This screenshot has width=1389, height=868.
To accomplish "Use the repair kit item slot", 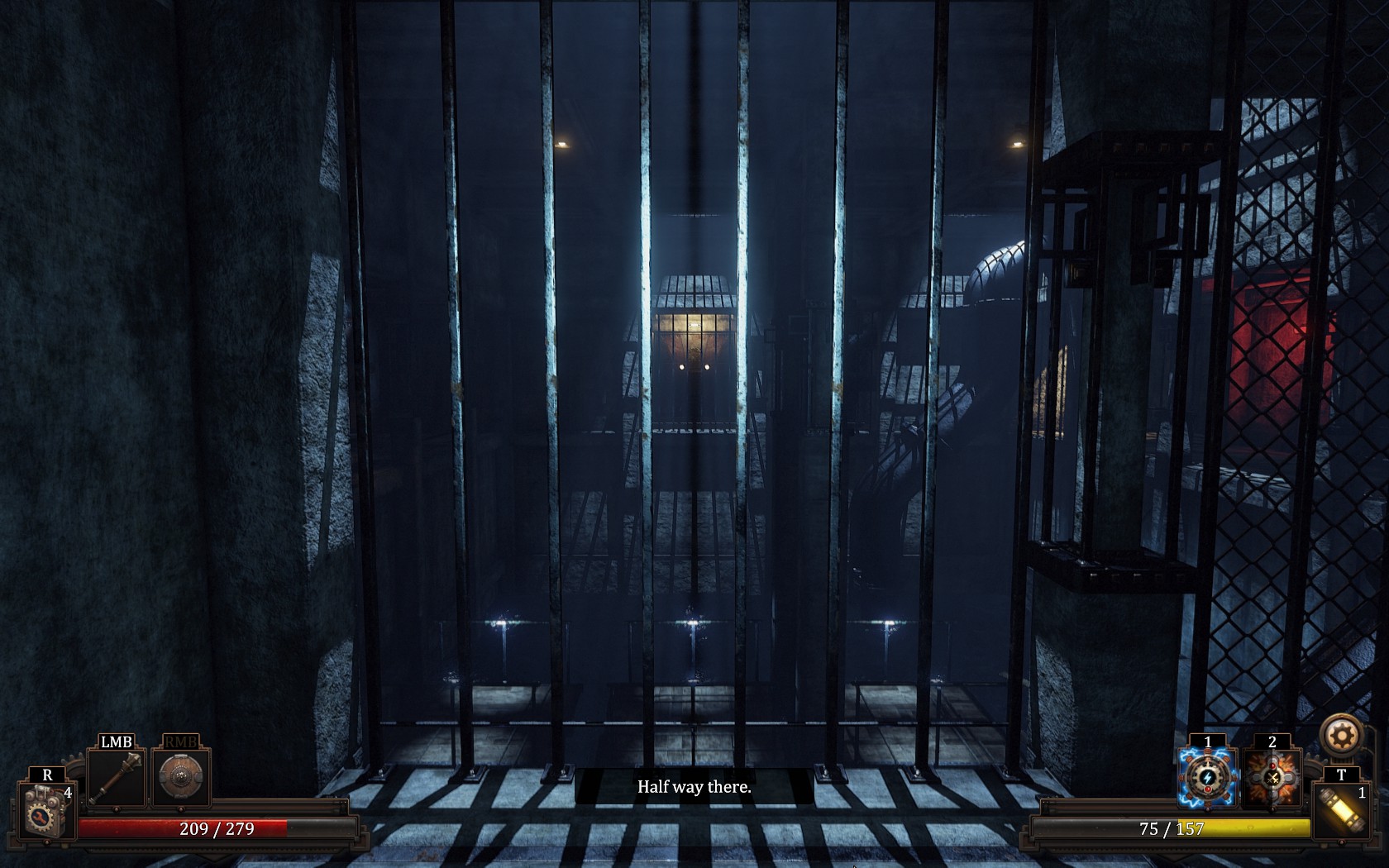I will point(46,810).
